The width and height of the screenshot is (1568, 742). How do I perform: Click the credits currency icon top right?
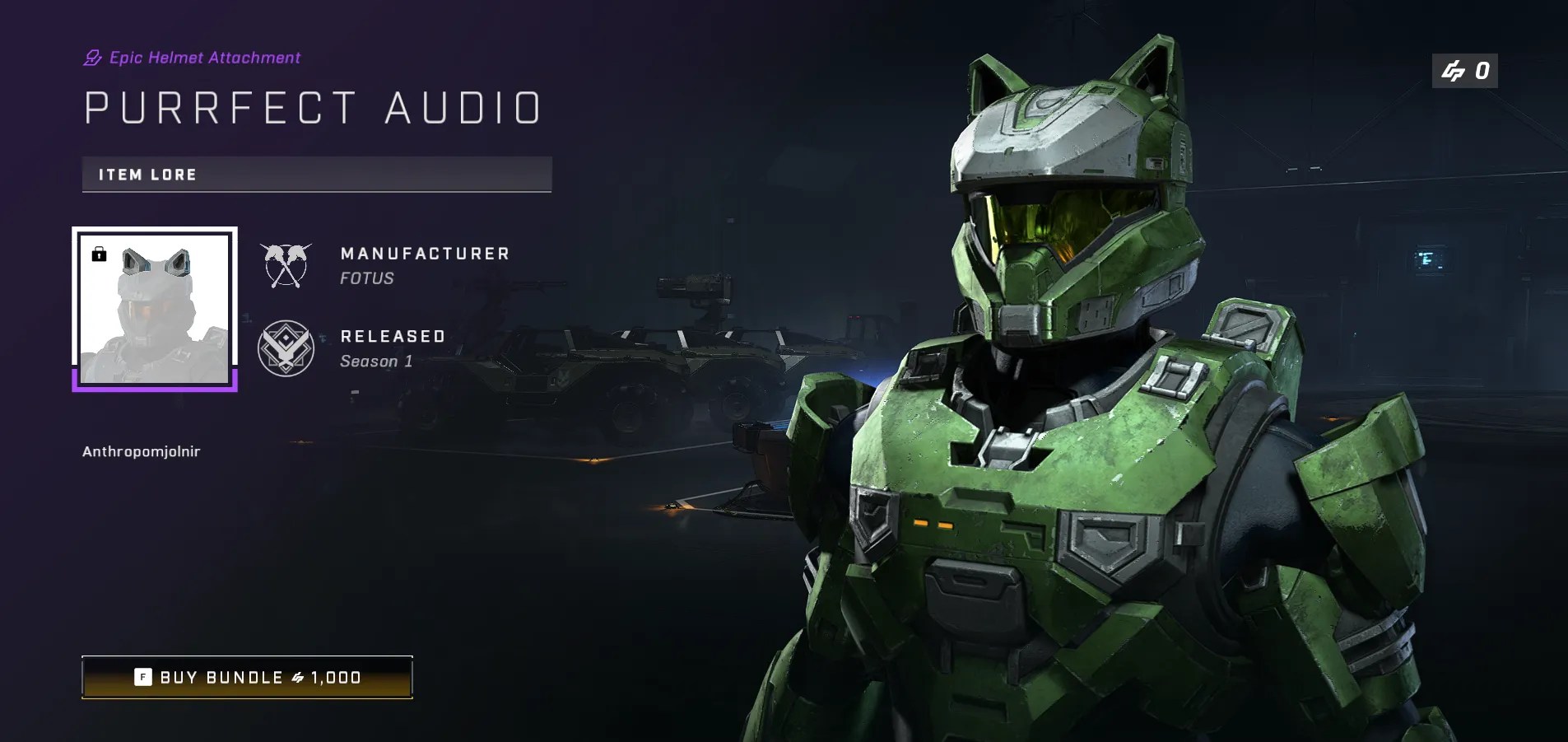pos(1454,71)
